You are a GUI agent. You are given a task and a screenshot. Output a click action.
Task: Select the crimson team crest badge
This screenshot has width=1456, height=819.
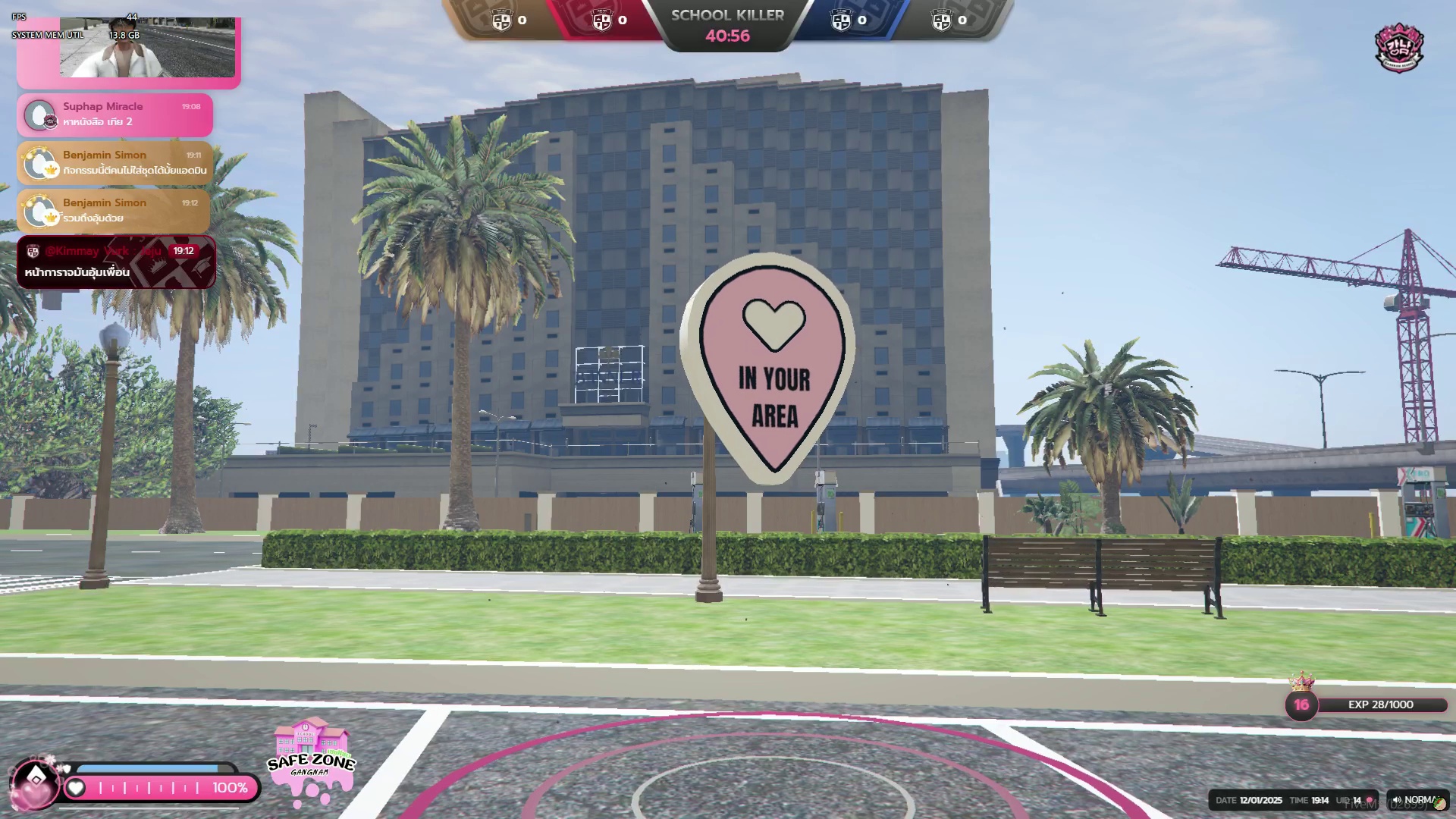pyautogui.click(x=602, y=20)
